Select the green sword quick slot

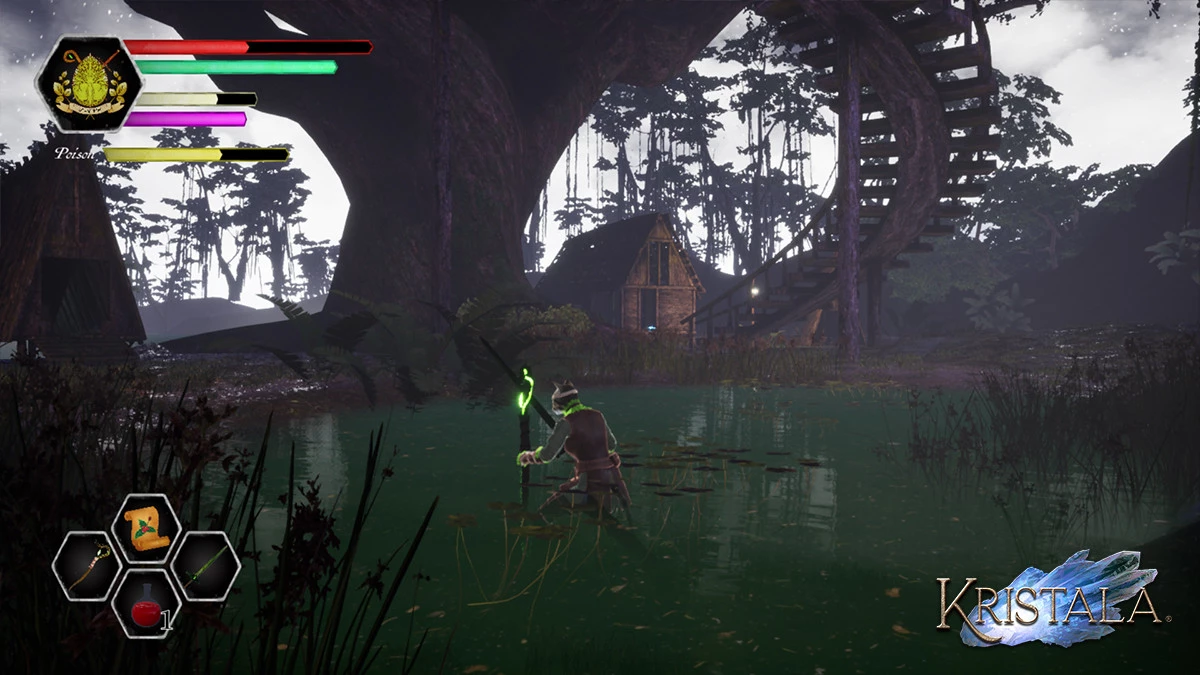tap(205, 567)
